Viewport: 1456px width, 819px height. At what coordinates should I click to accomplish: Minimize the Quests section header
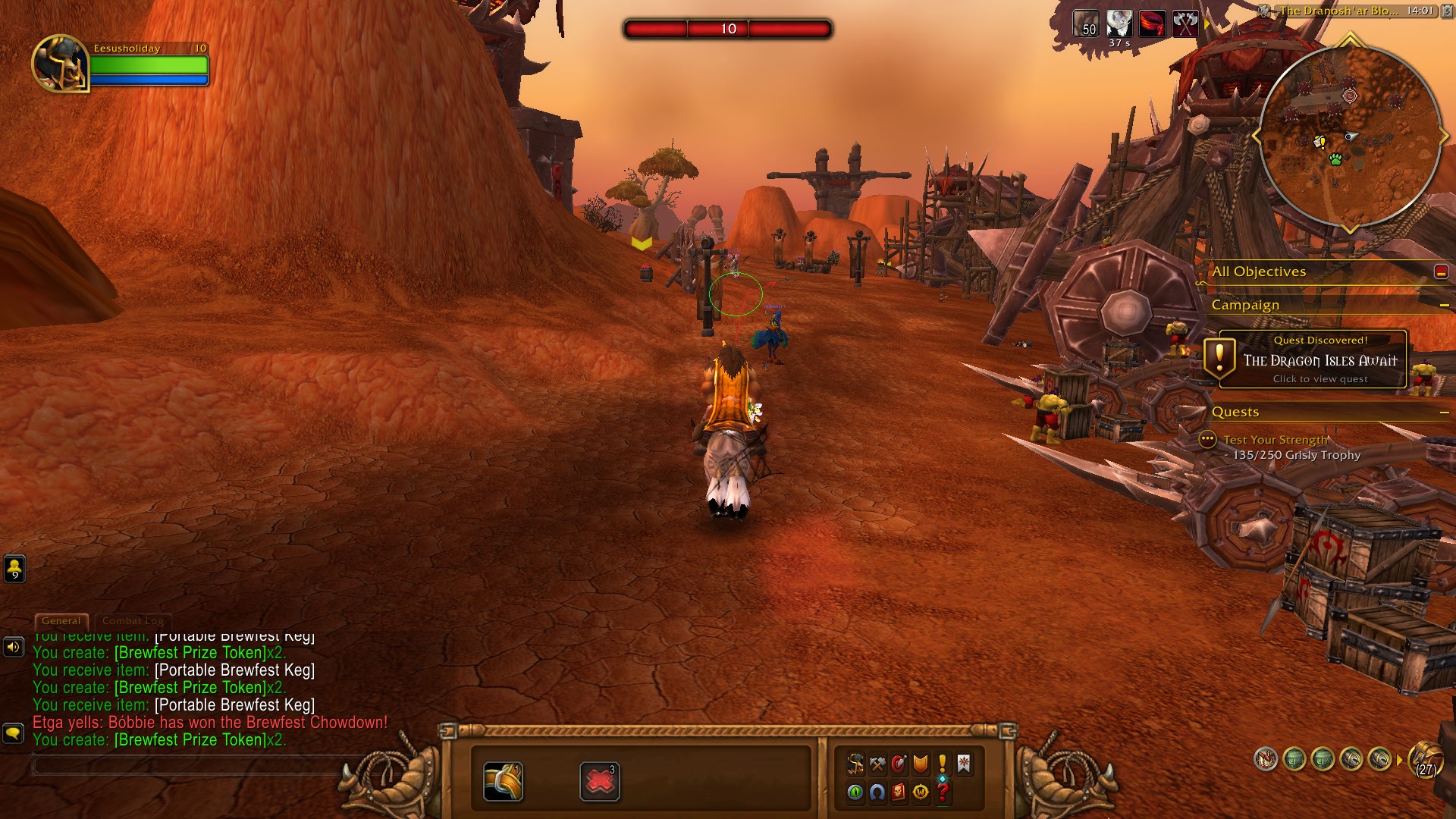[1444, 412]
